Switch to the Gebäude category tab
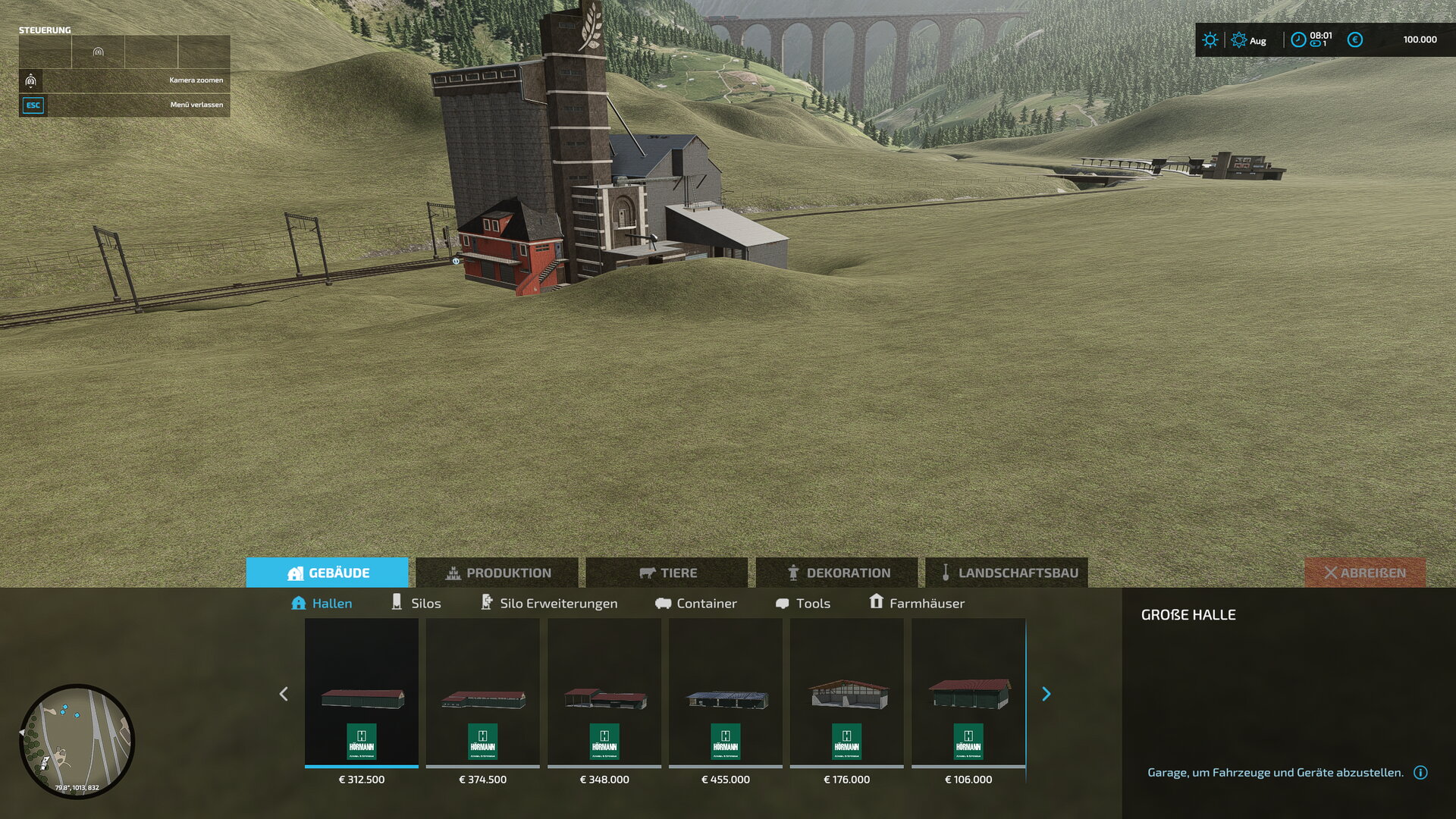This screenshot has width=1456, height=819. [328, 573]
